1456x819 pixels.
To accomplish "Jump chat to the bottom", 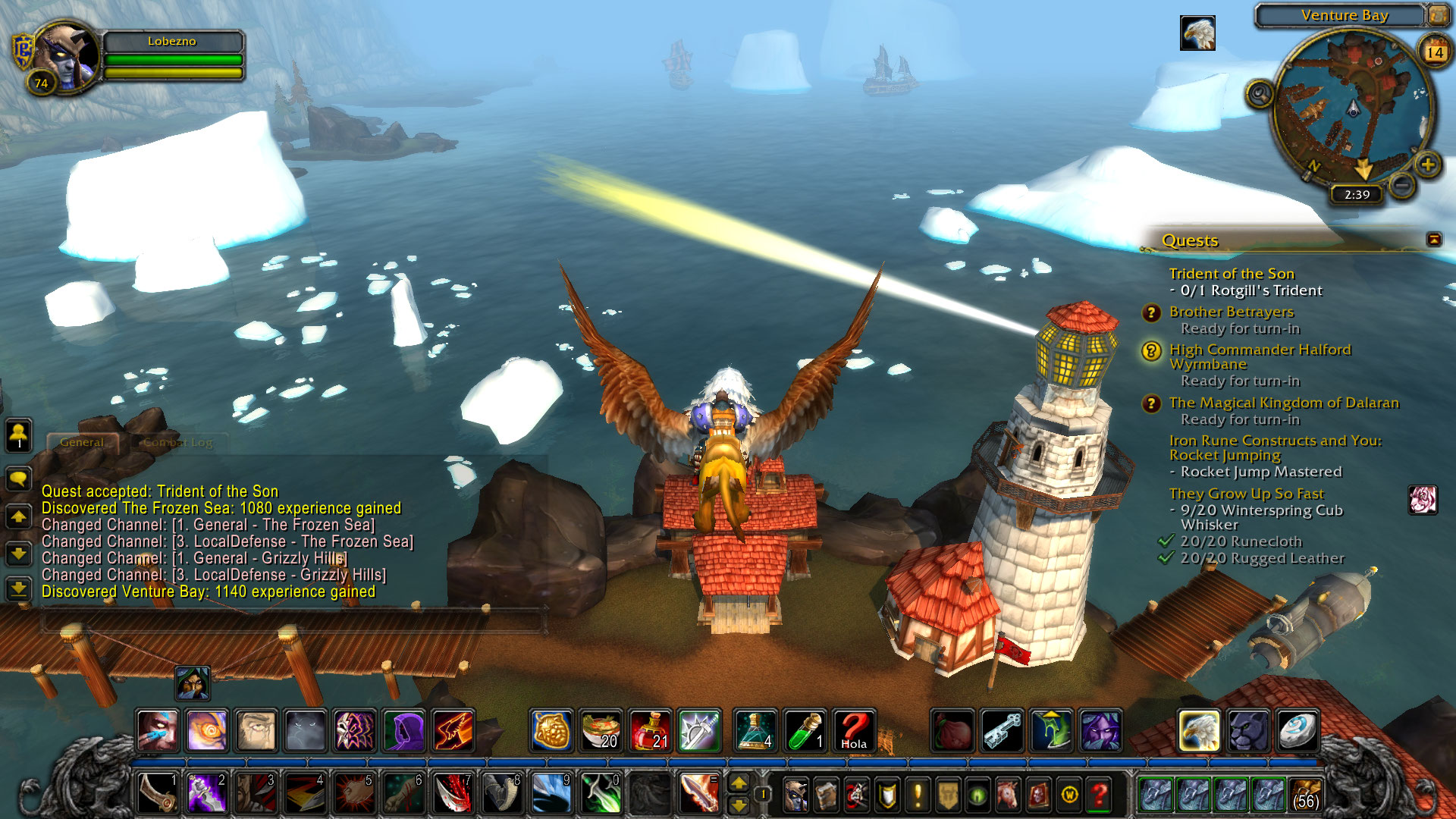I will [18, 588].
